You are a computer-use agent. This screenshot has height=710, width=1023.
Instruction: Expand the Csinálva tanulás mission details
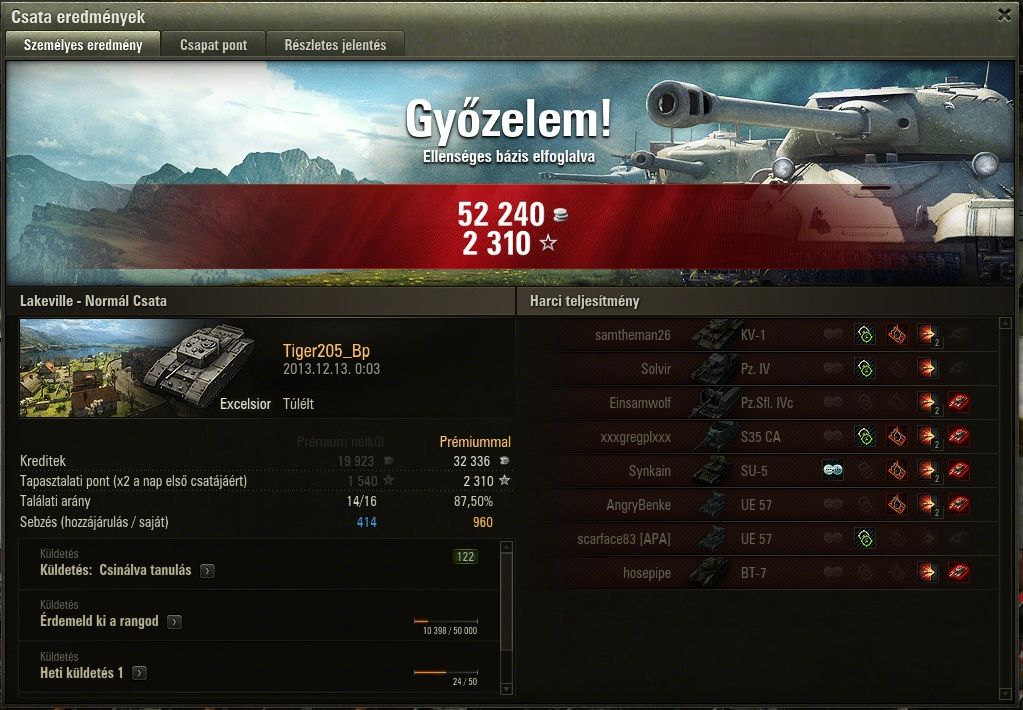pos(207,571)
